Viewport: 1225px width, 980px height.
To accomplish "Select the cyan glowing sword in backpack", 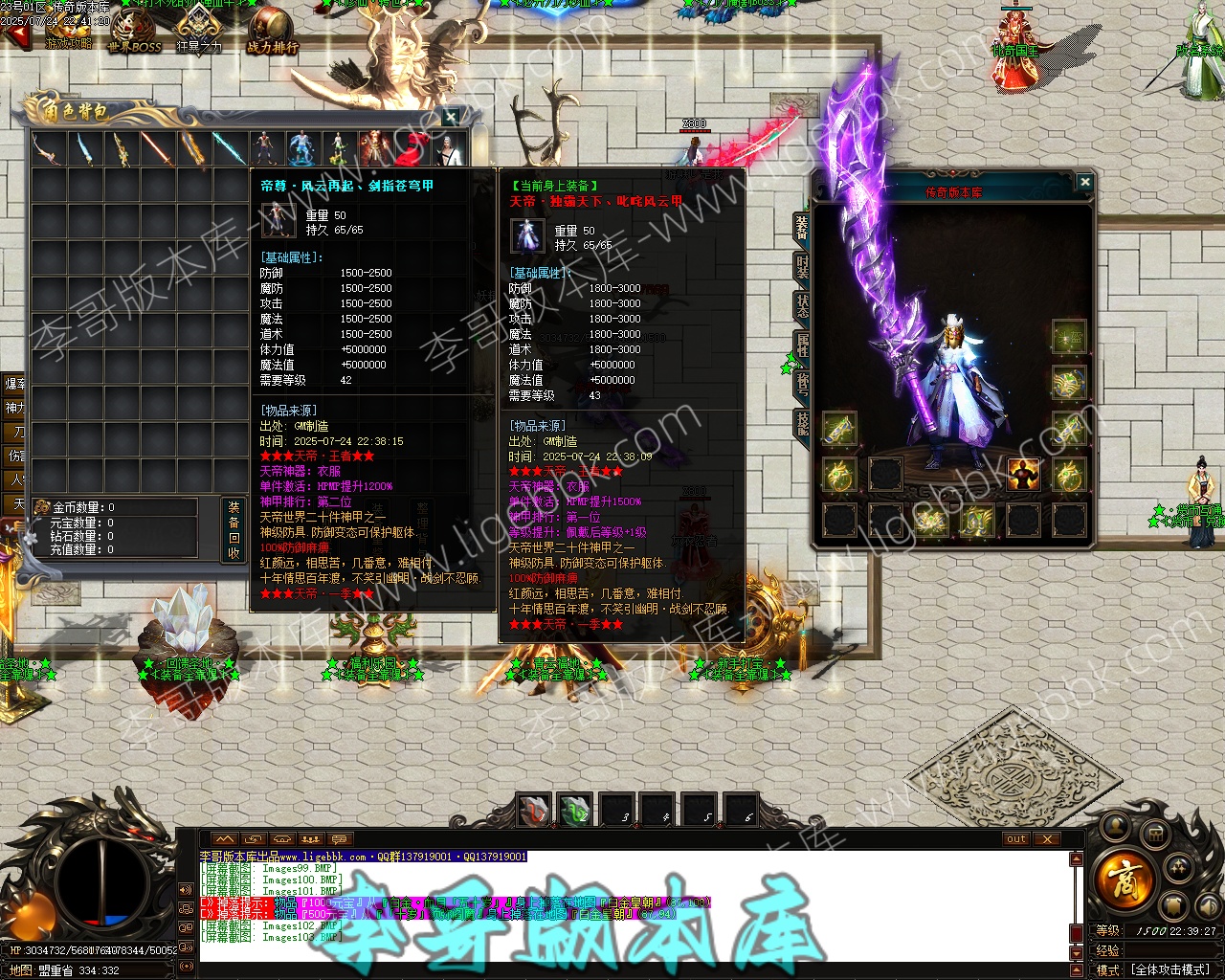I will coord(228,149).
